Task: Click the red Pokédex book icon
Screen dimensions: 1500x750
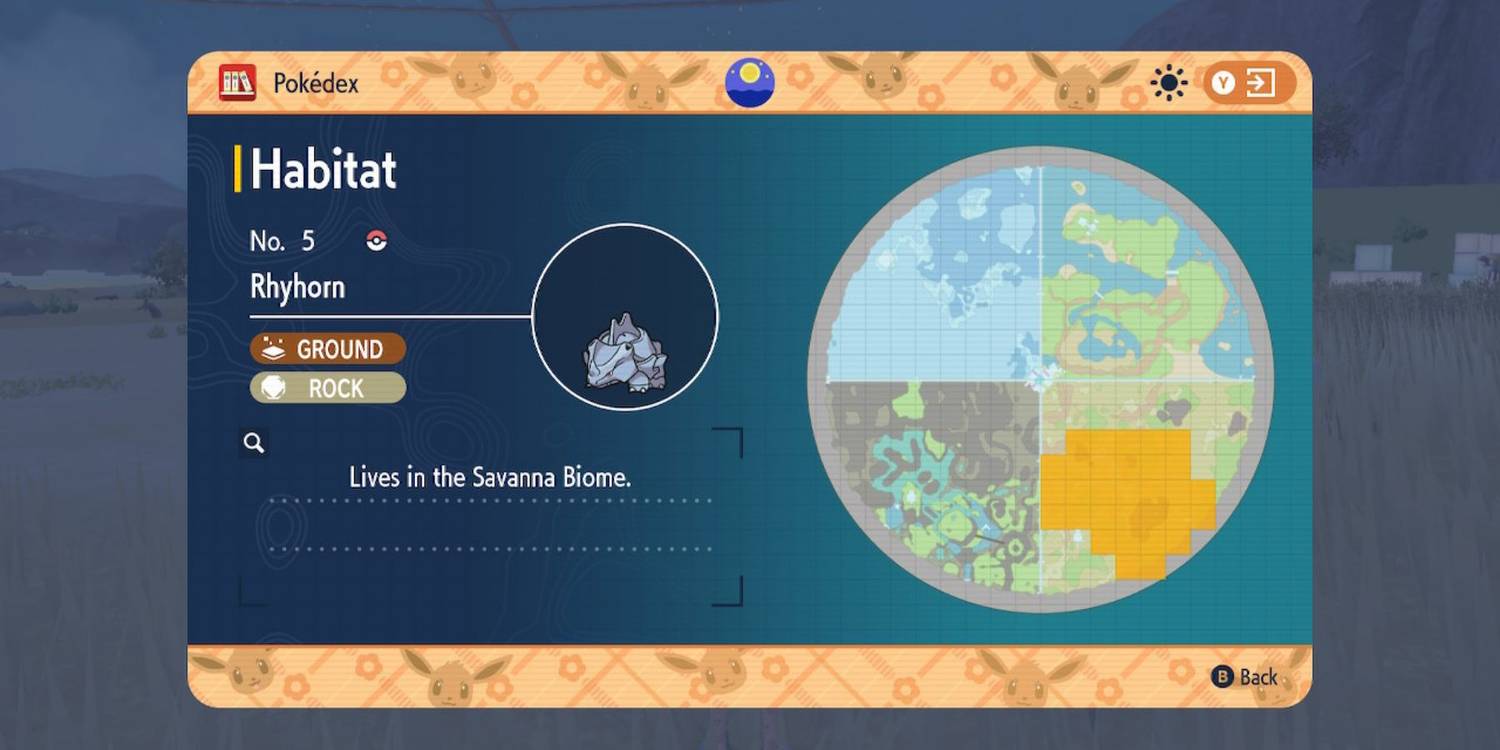Action: point(238,83)
